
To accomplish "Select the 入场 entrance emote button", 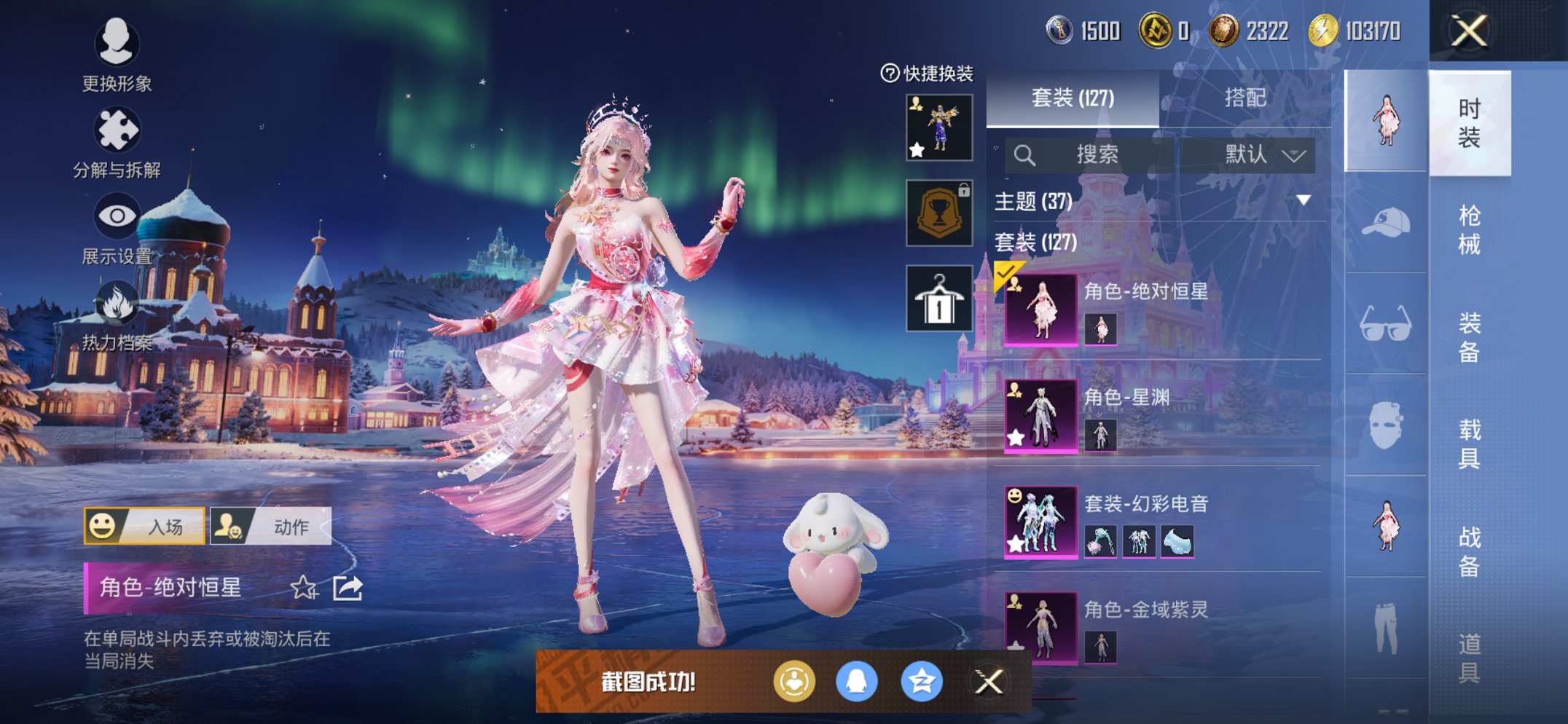I will click(144, 526).
